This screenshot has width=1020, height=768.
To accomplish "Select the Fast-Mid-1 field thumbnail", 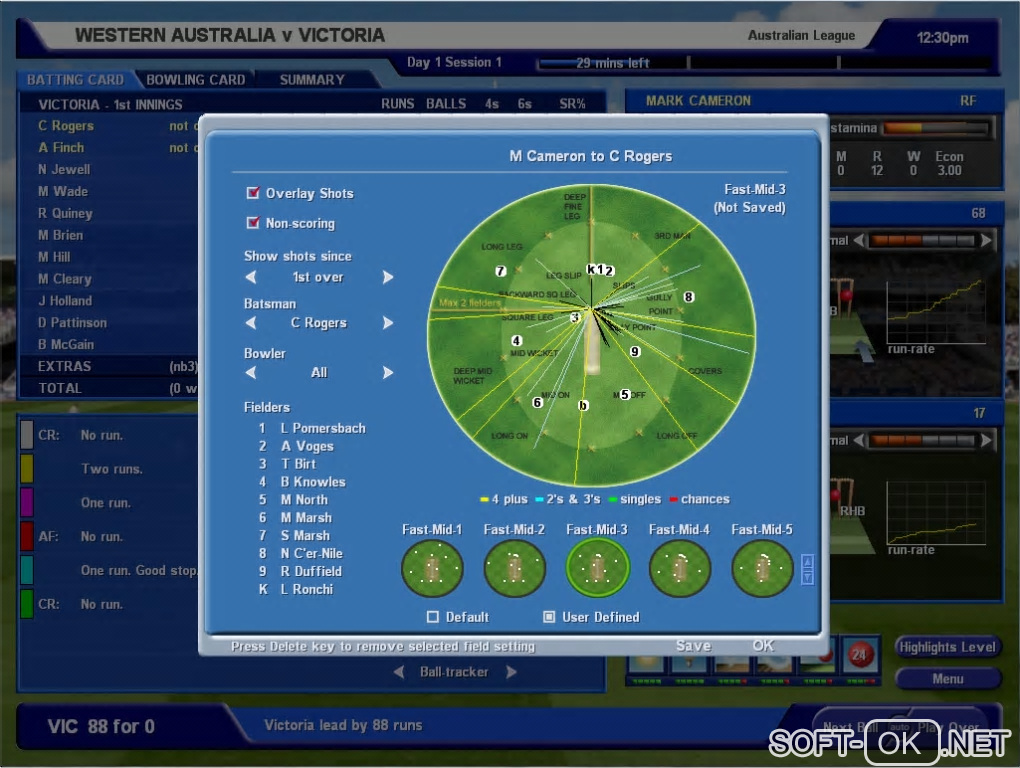I will coord(432,568).
